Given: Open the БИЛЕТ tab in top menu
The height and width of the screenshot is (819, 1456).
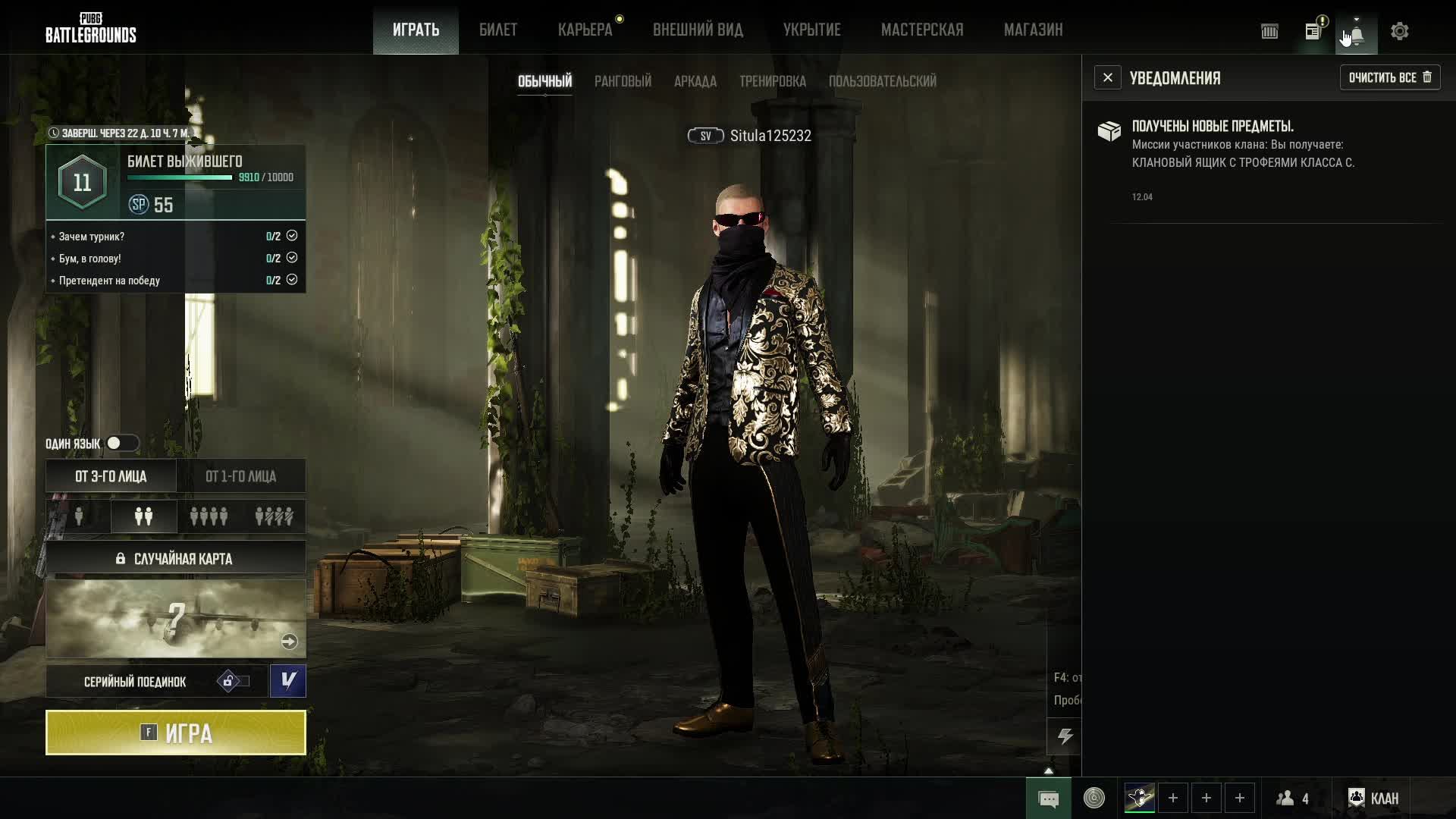Looking at the screenshot, I should click(498, 30).
